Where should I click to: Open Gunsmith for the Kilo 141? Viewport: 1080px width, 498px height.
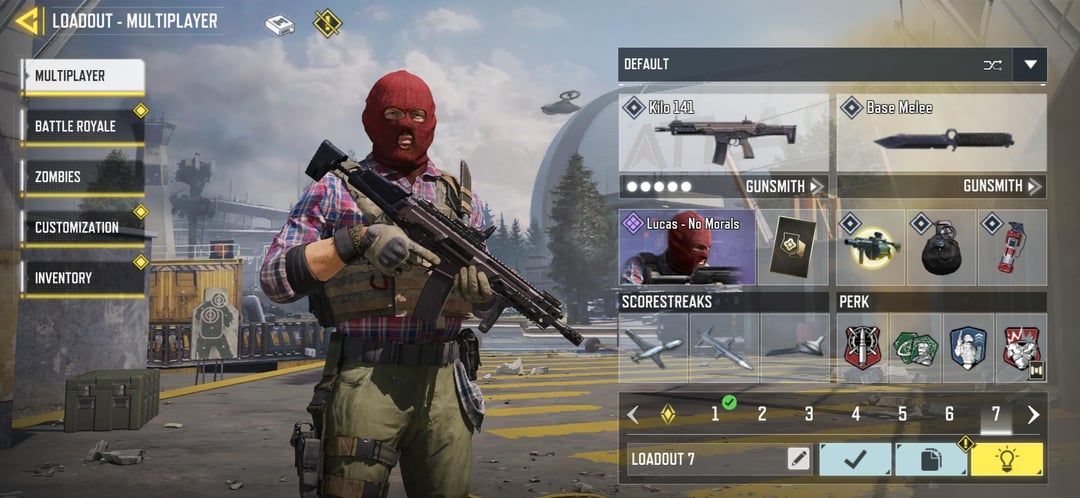tap(784, 186)
